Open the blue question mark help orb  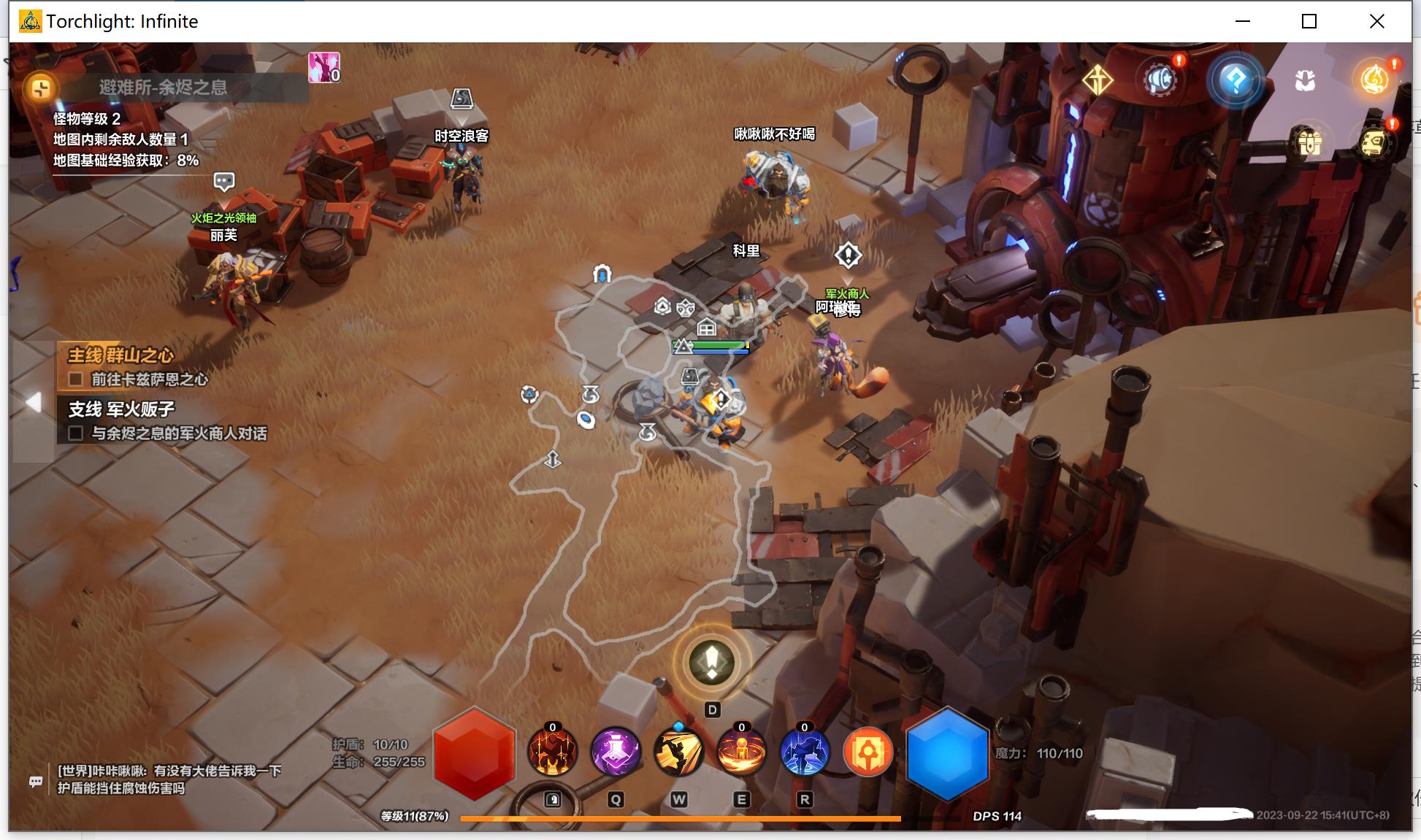click(1235, 80)
